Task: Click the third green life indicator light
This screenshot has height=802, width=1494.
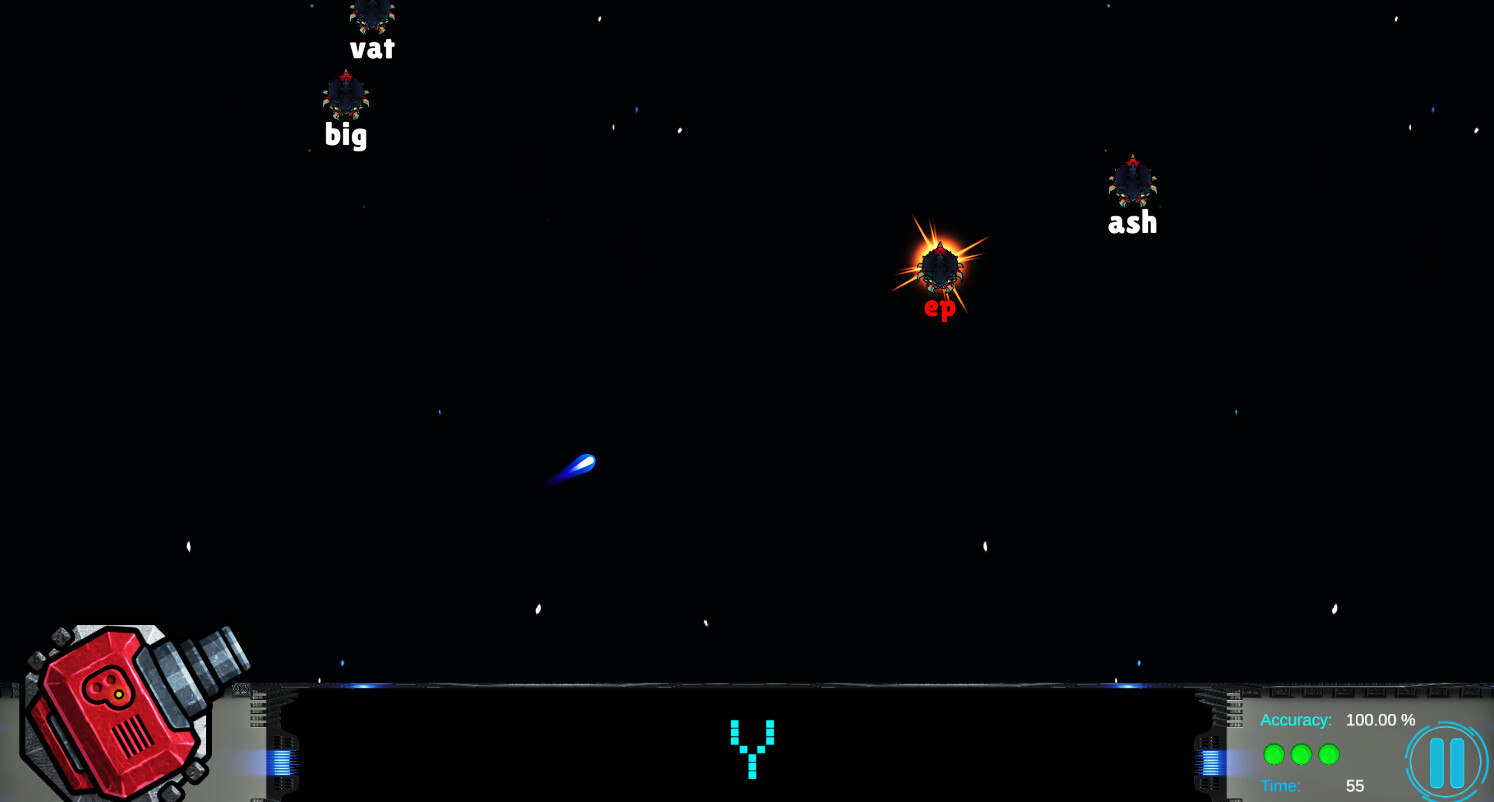Action: 1327,755
